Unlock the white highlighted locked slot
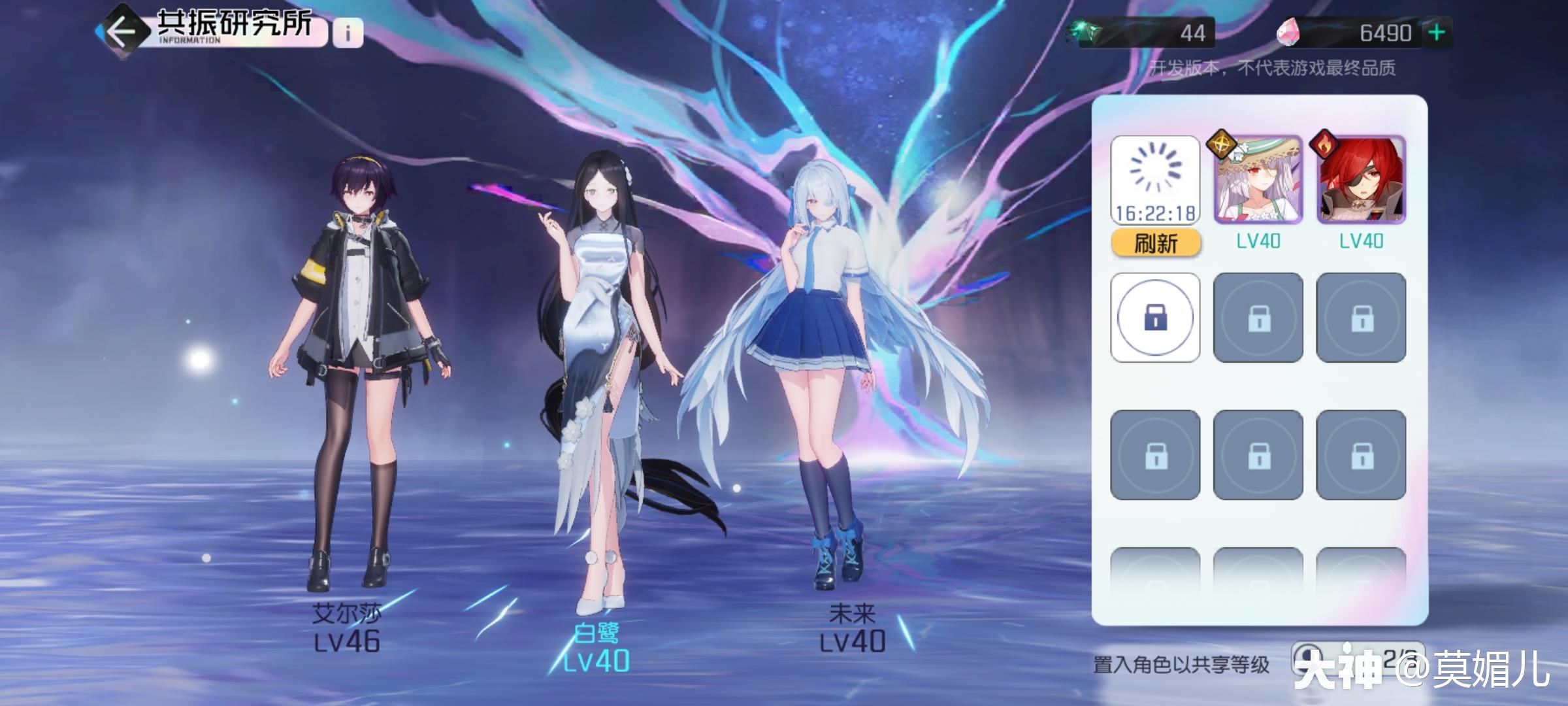1568x706 pixels. point(1155,318)
